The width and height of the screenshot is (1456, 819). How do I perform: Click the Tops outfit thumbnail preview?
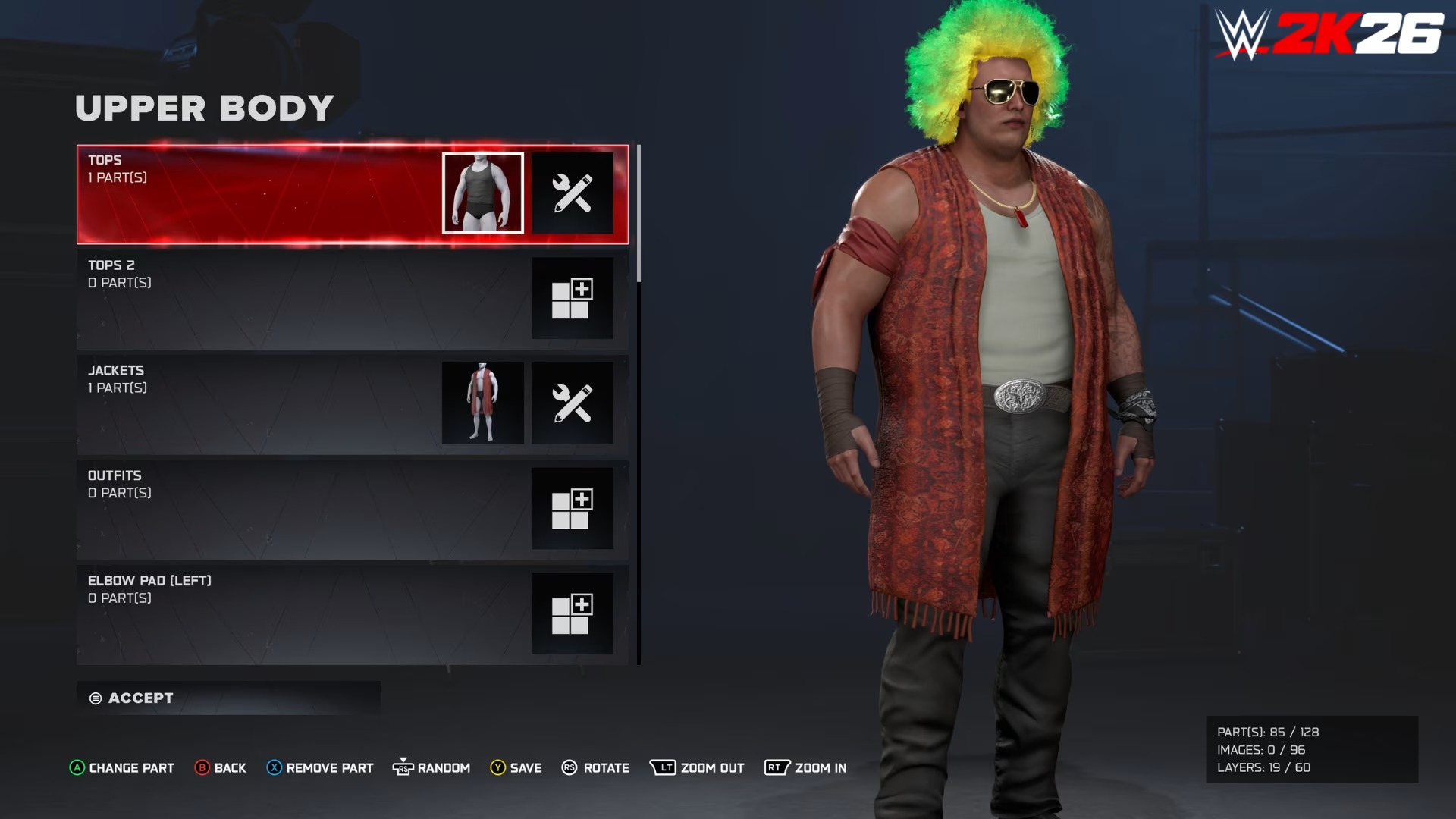[483, 193]
